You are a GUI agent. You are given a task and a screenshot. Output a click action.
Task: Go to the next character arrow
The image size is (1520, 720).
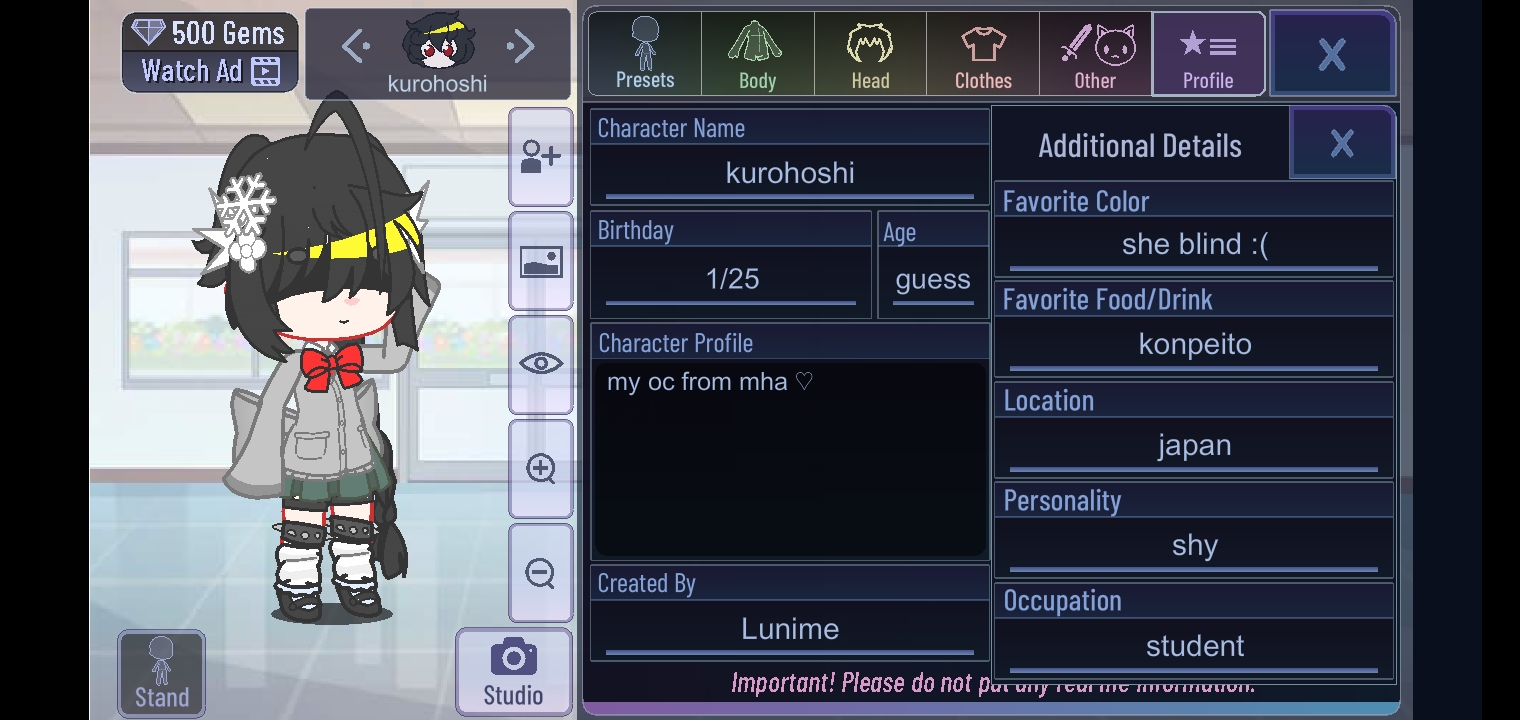point(521,46)
